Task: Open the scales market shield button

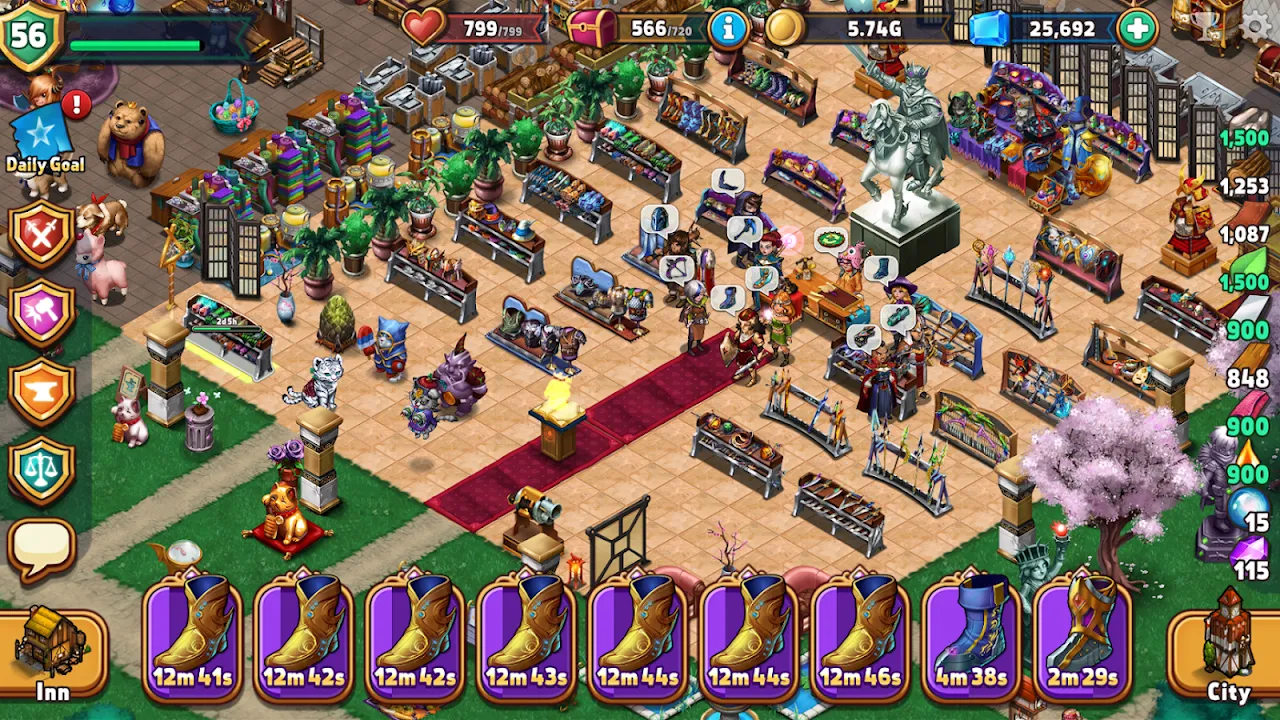Action: coord(41,471)
